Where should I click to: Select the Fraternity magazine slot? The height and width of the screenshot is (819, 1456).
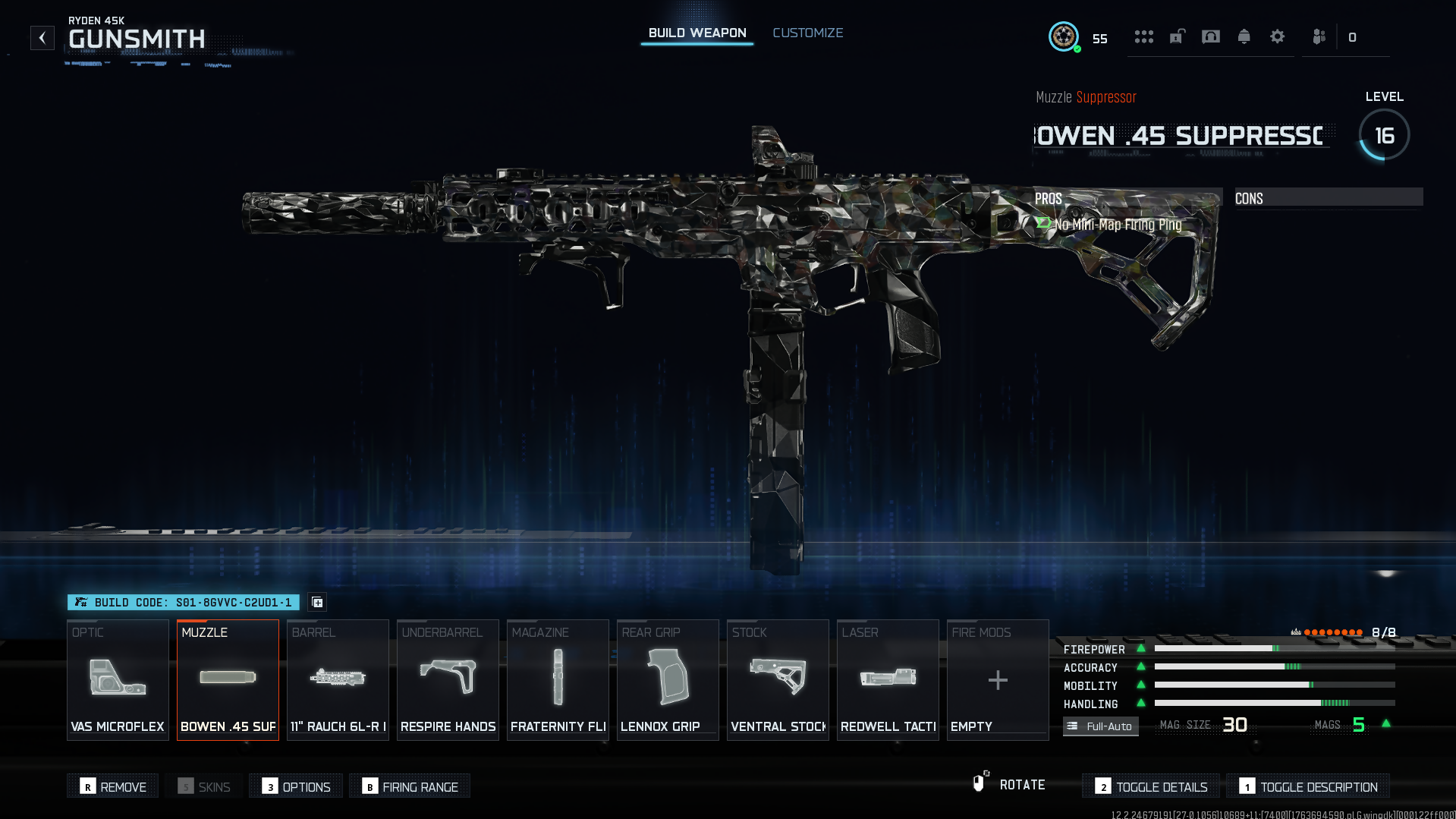point(558,679)
